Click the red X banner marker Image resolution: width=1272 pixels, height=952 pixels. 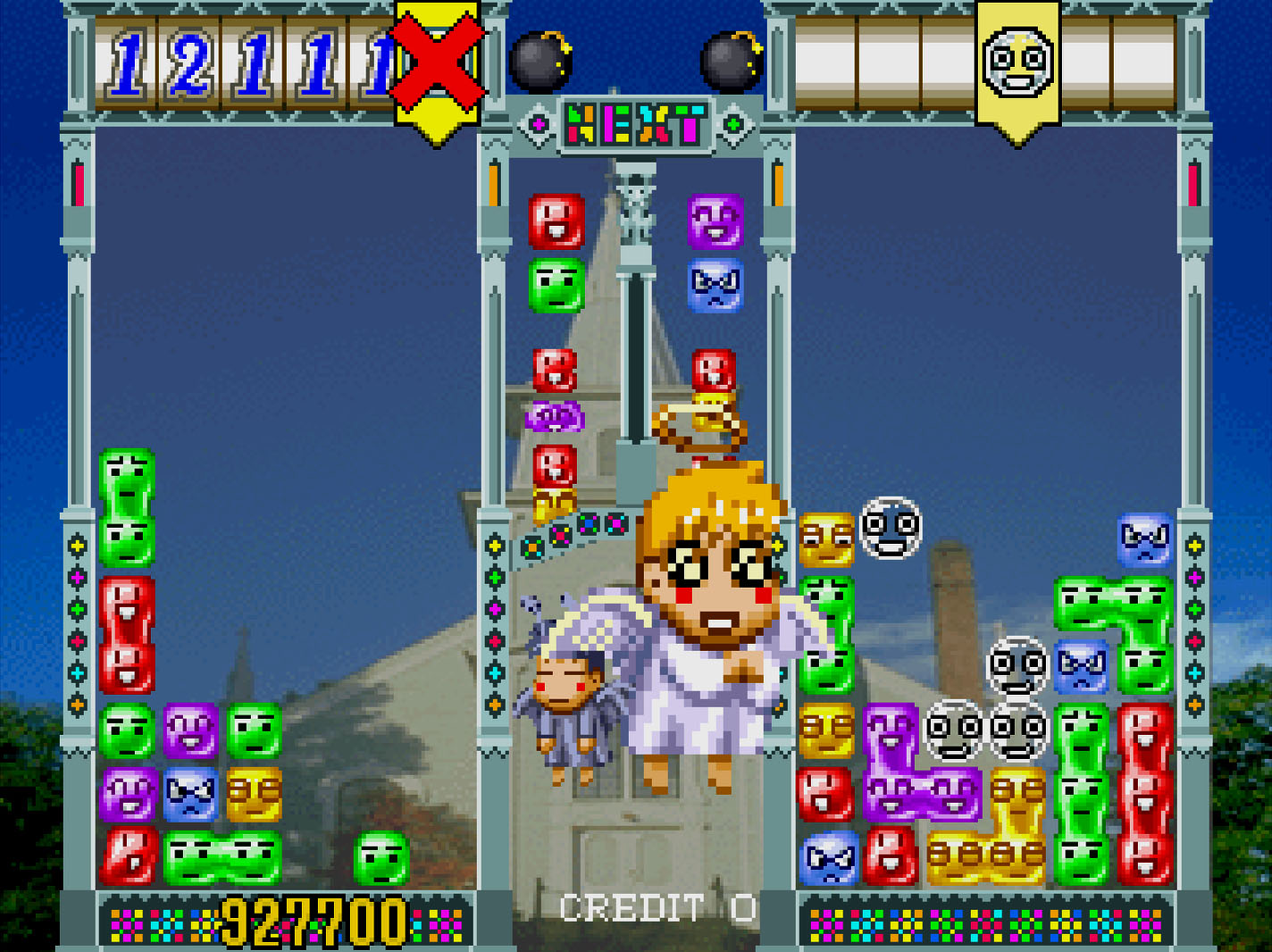[437, 63]
